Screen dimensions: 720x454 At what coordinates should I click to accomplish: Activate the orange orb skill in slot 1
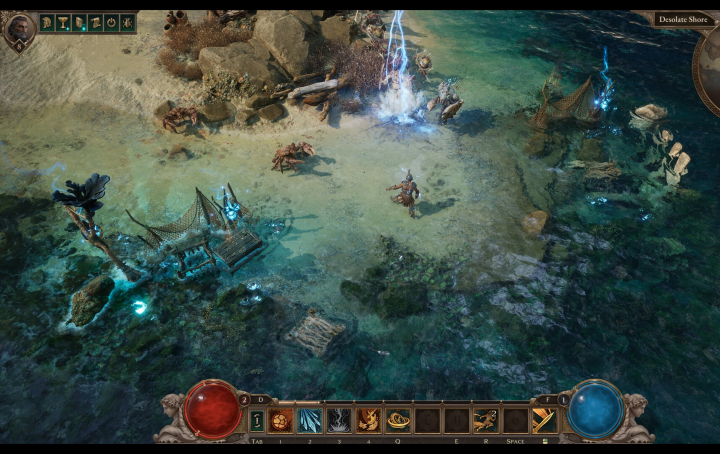(281, 420)
